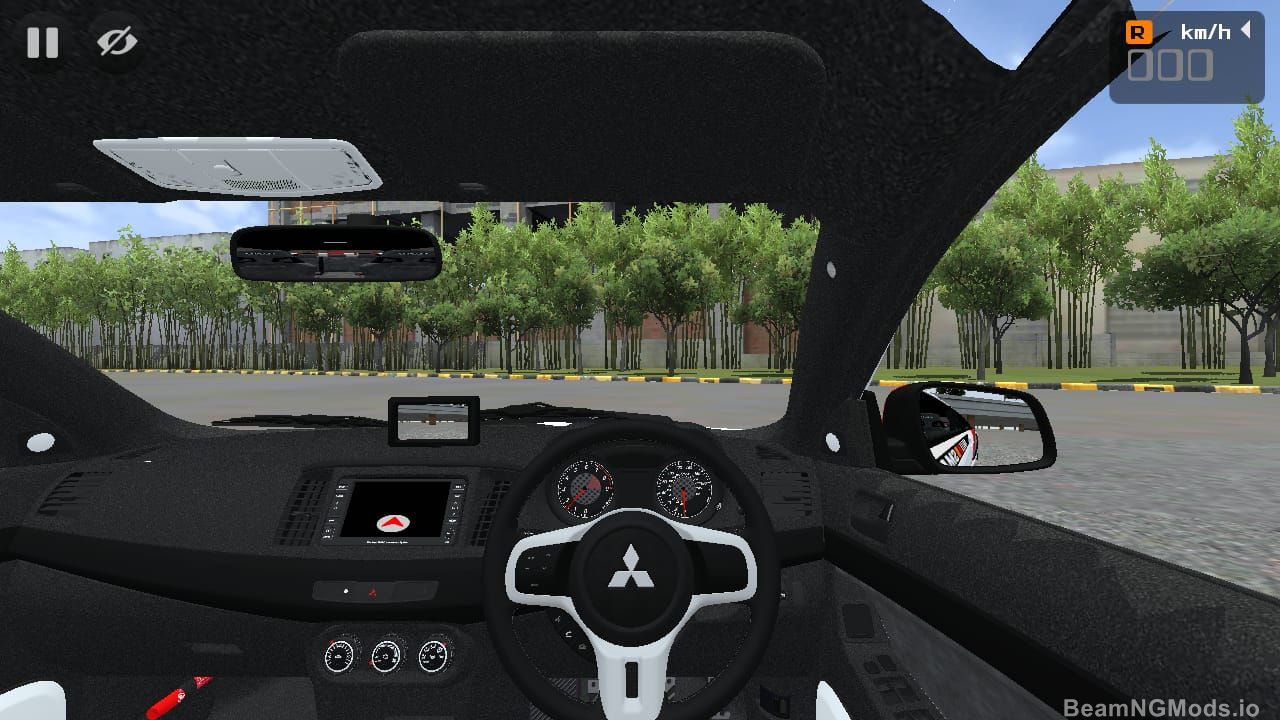Click the red hazard triangle button below the console

374,591
